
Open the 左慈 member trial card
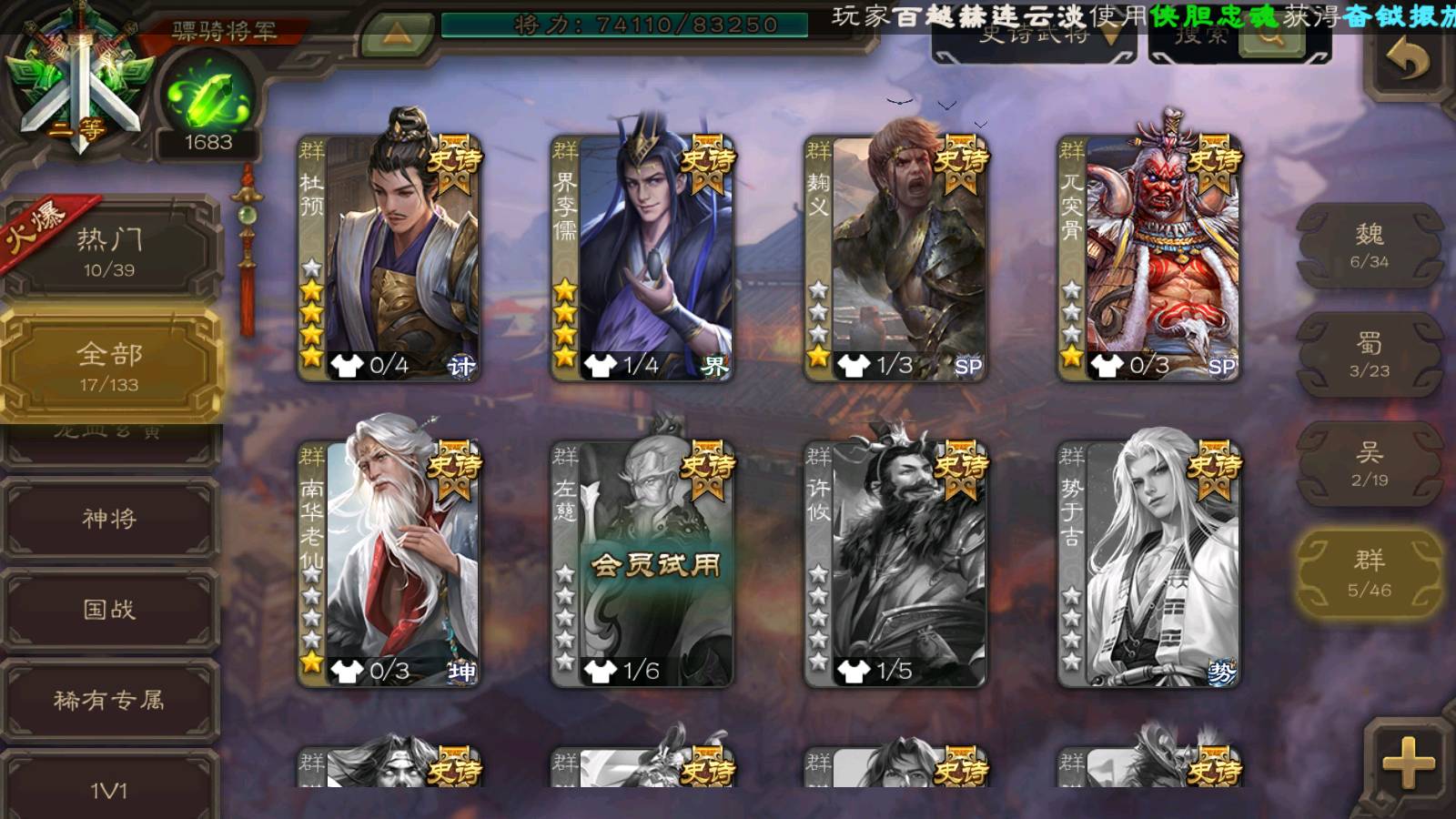point(642,563)
